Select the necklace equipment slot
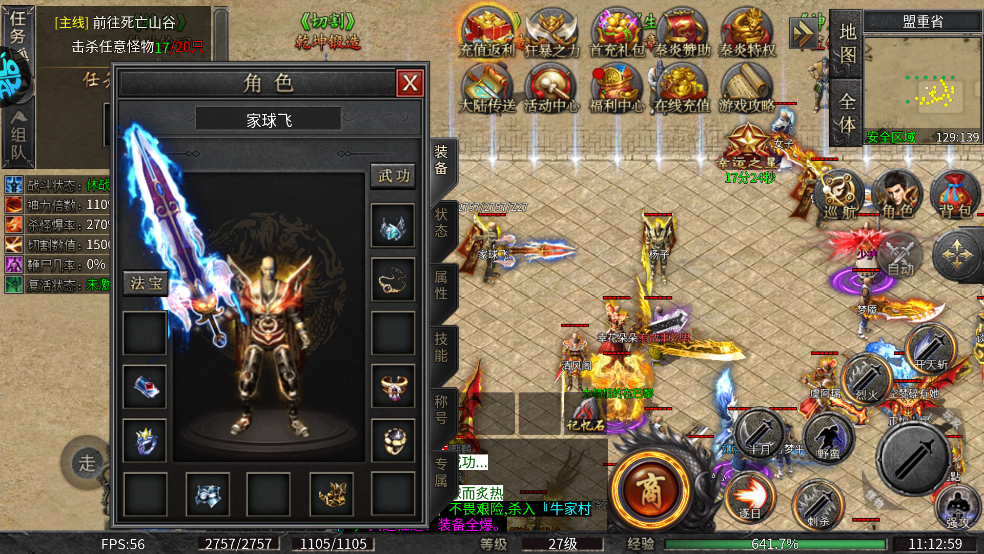This screenshot has height=554, width=984. [x=393, y=281]
